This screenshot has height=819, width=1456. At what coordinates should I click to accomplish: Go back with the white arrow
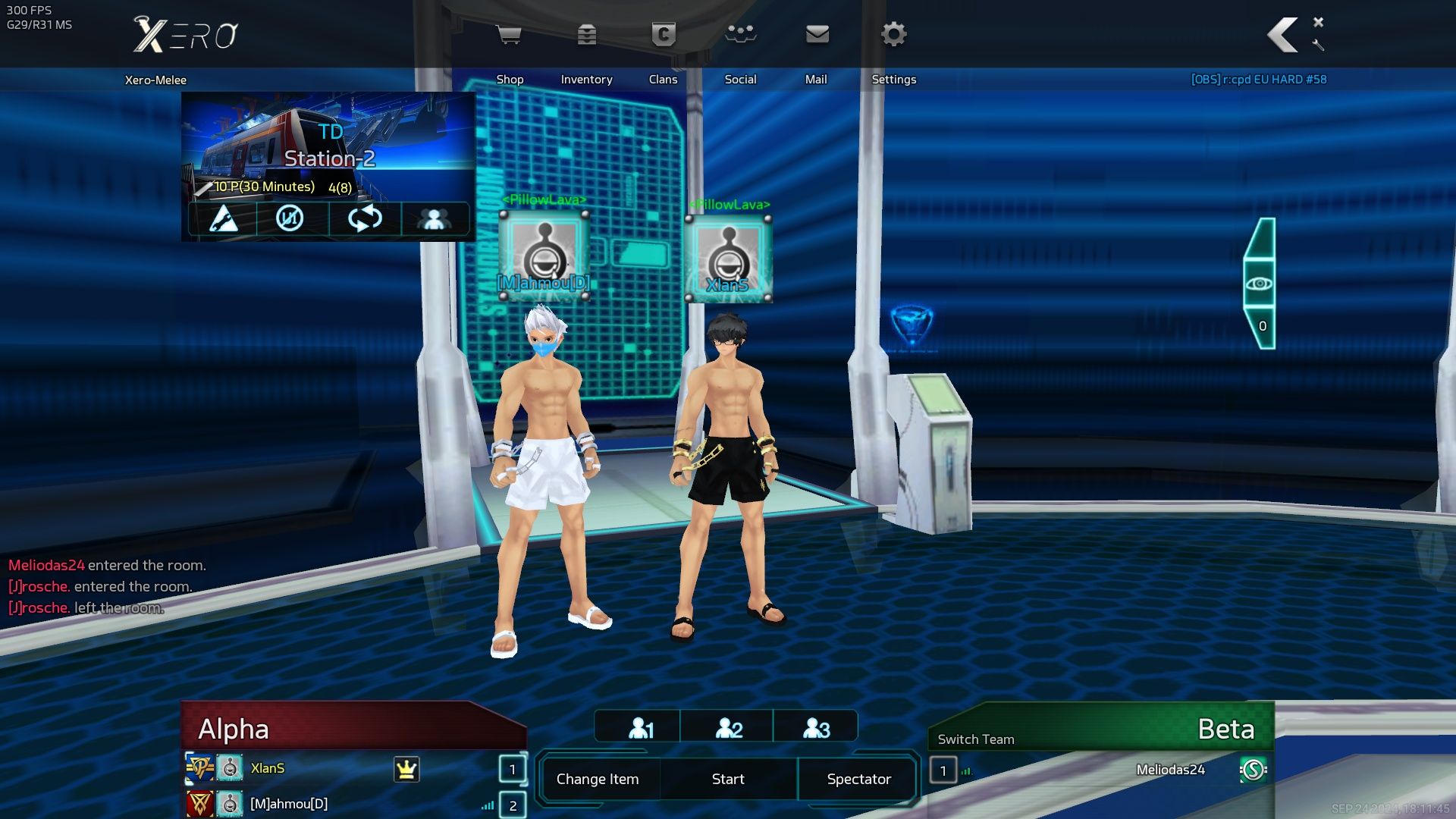(1282, 35)
